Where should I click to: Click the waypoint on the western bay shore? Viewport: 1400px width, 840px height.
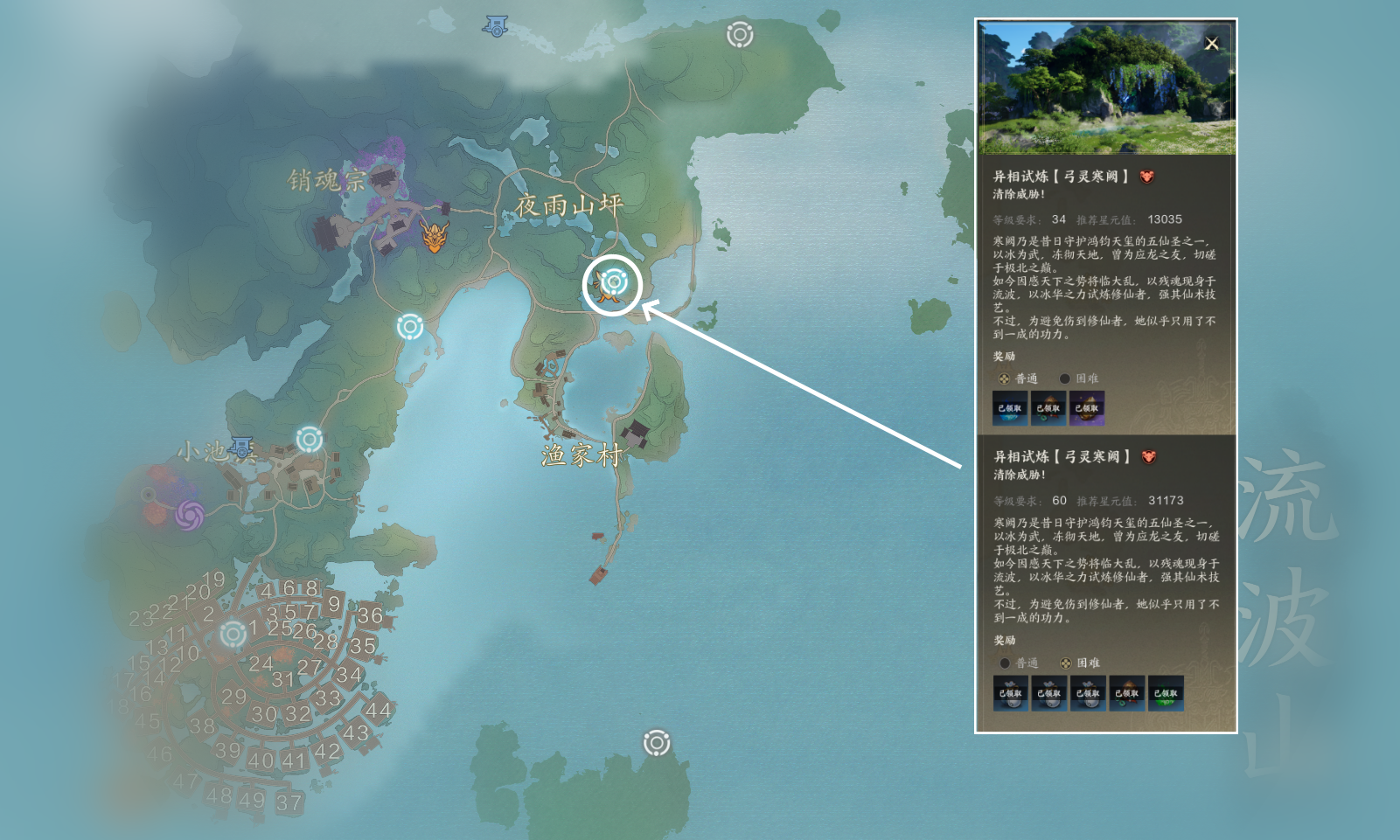pos(410,327)
